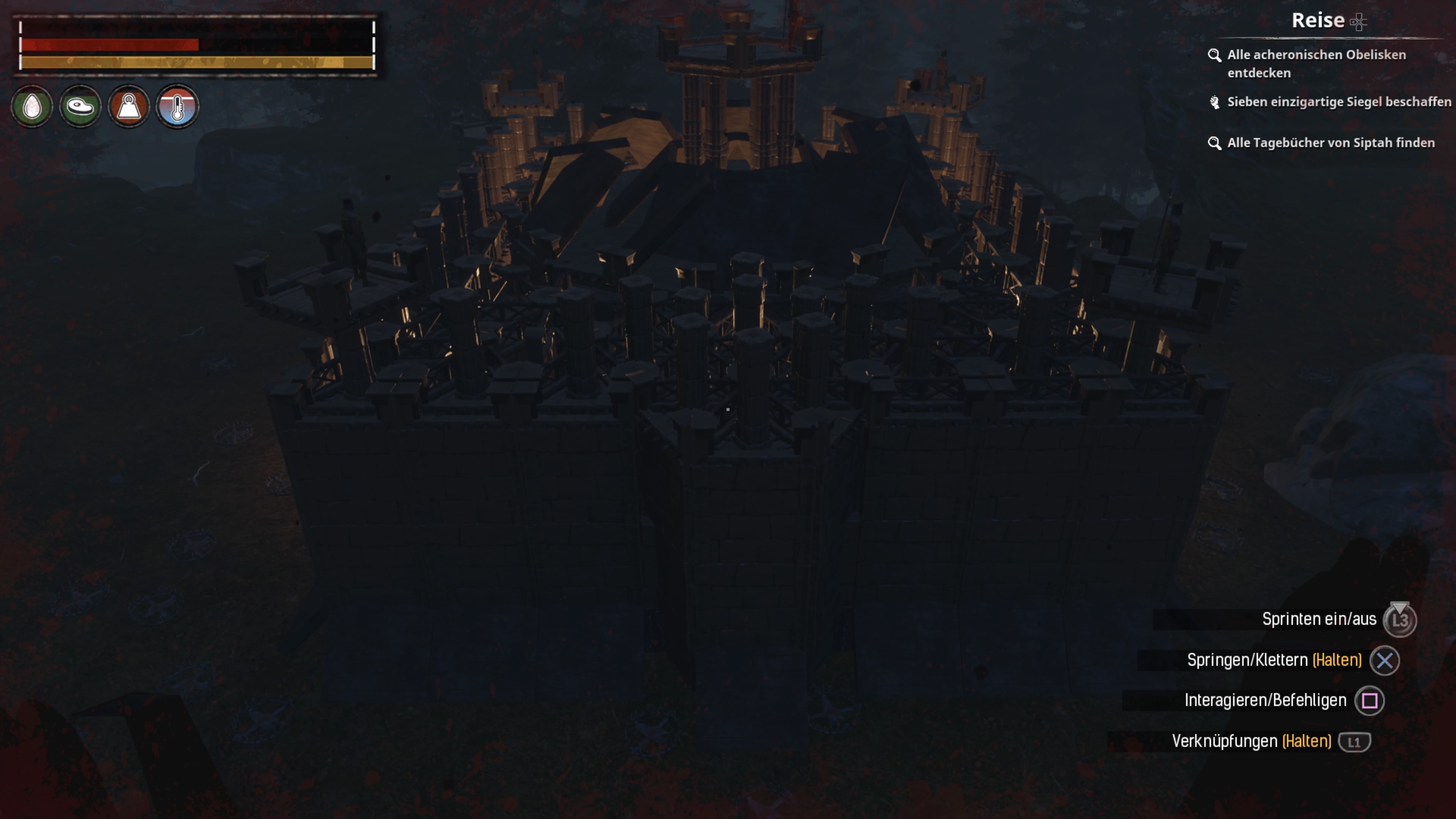Screen dimensions: 1456x819
Task: Select the hunger meat status icon
Action: [80, 106]
